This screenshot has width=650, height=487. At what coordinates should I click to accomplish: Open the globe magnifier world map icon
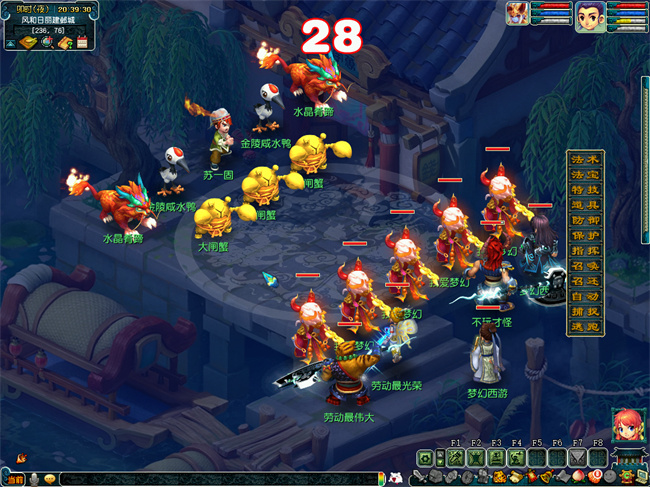[45, 43]
